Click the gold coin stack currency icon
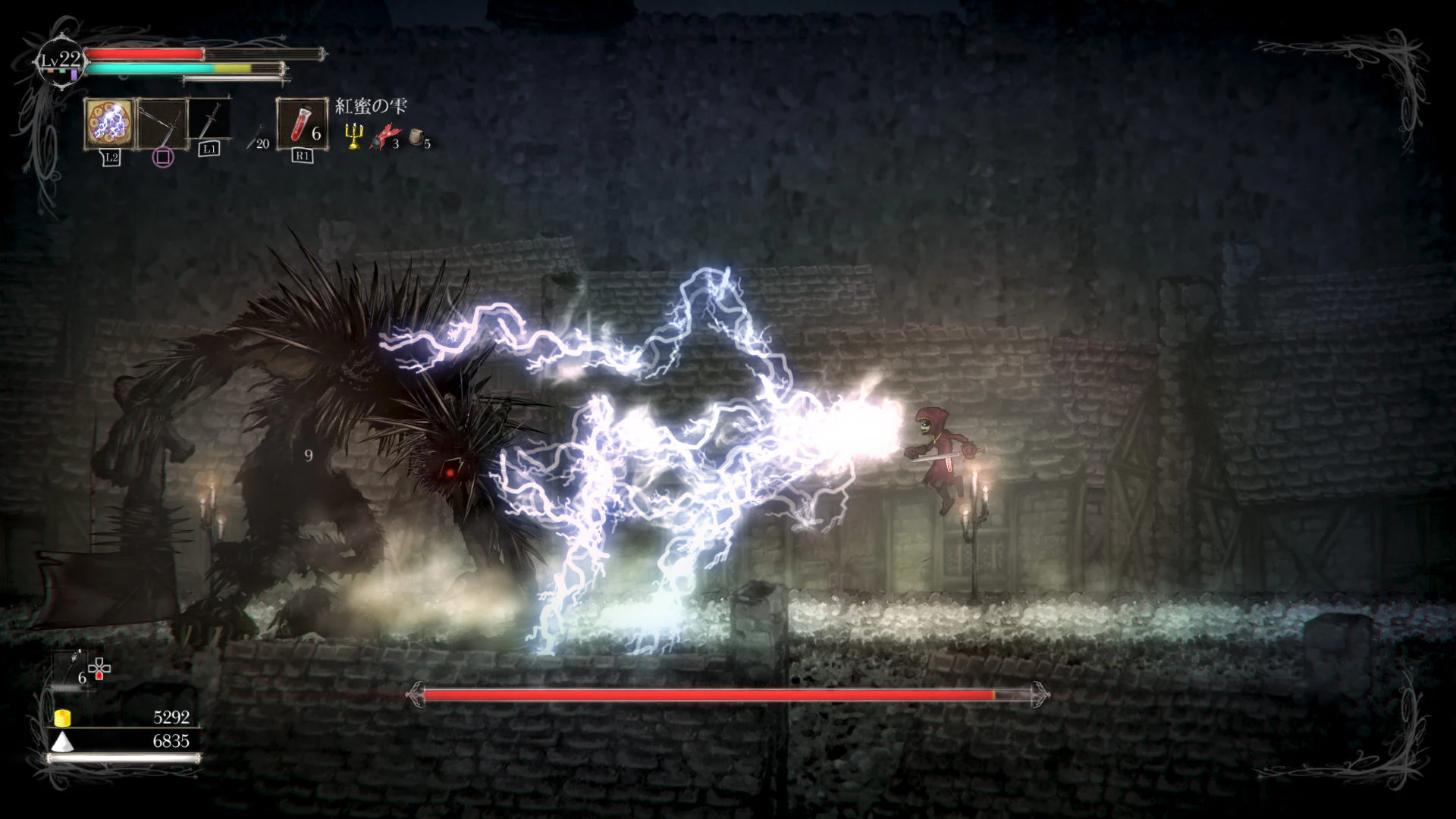The image size is (1456, 819). [x=62, y=718]
